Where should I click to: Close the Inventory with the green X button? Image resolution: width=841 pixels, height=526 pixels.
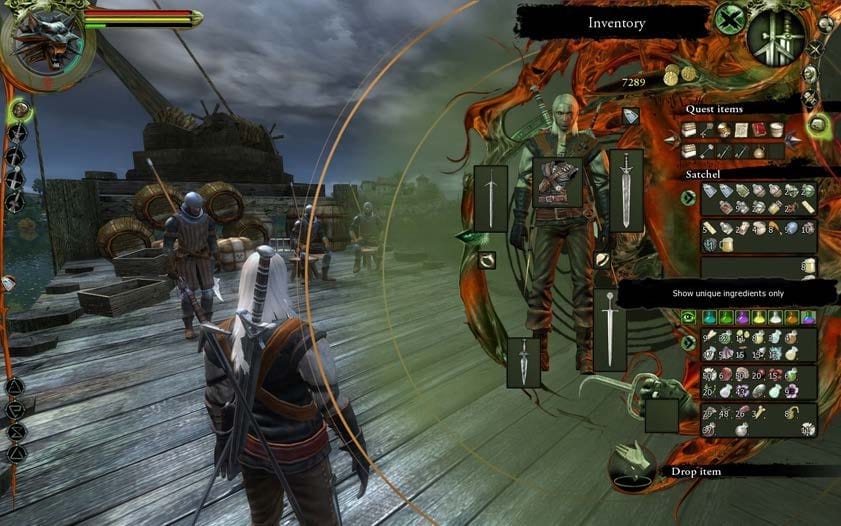click(731, 20)
